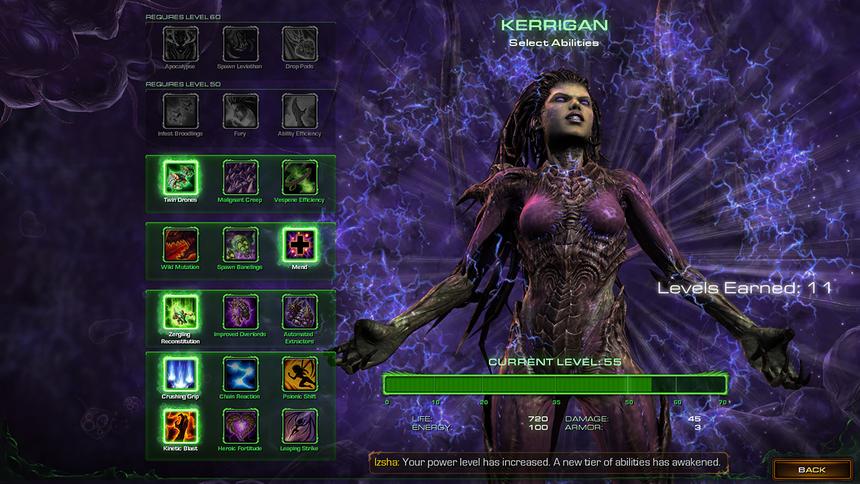The width and height of the screenshot is (860, 484).
Task: Click the locked Fury ability icon
Action: pyautogui.click(x=240, y=110)
